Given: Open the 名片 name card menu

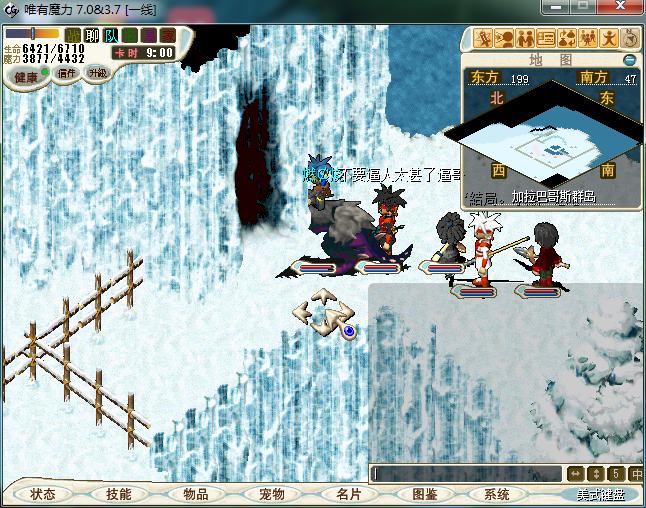Looking at the screenshot, I should click(348, 494).
